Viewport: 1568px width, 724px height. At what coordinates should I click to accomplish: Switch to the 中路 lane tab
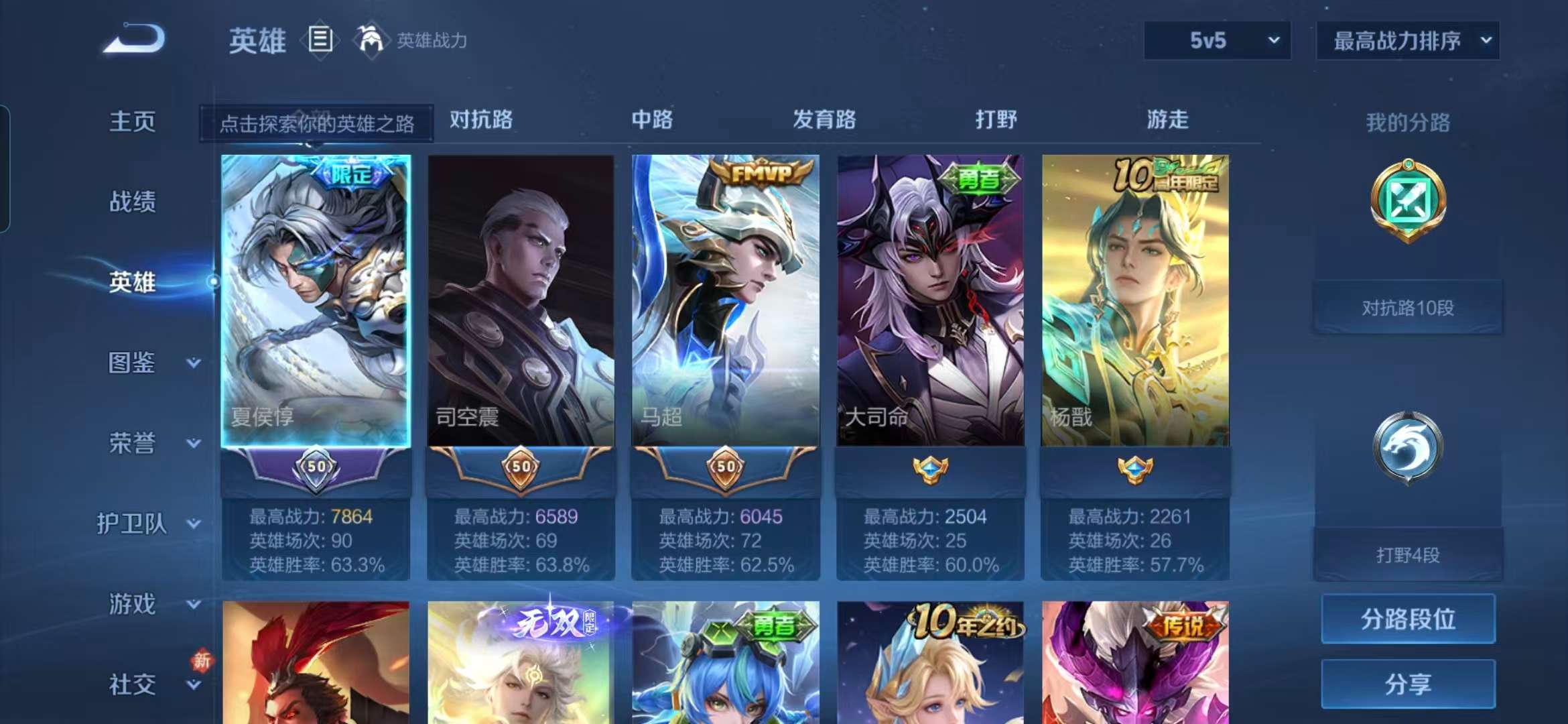652,120
